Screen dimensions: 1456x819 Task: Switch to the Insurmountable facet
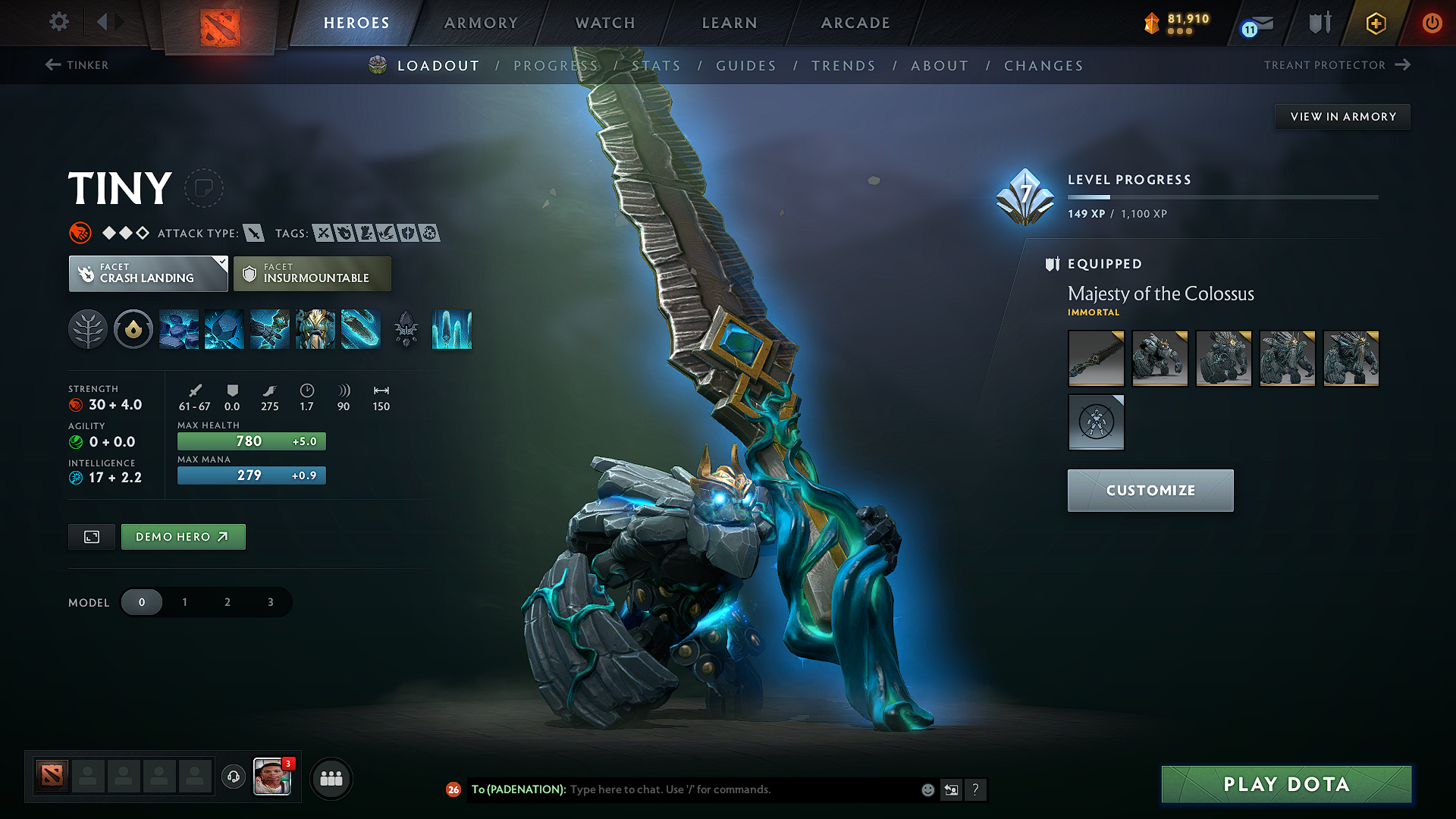click(x=312, y=273)
